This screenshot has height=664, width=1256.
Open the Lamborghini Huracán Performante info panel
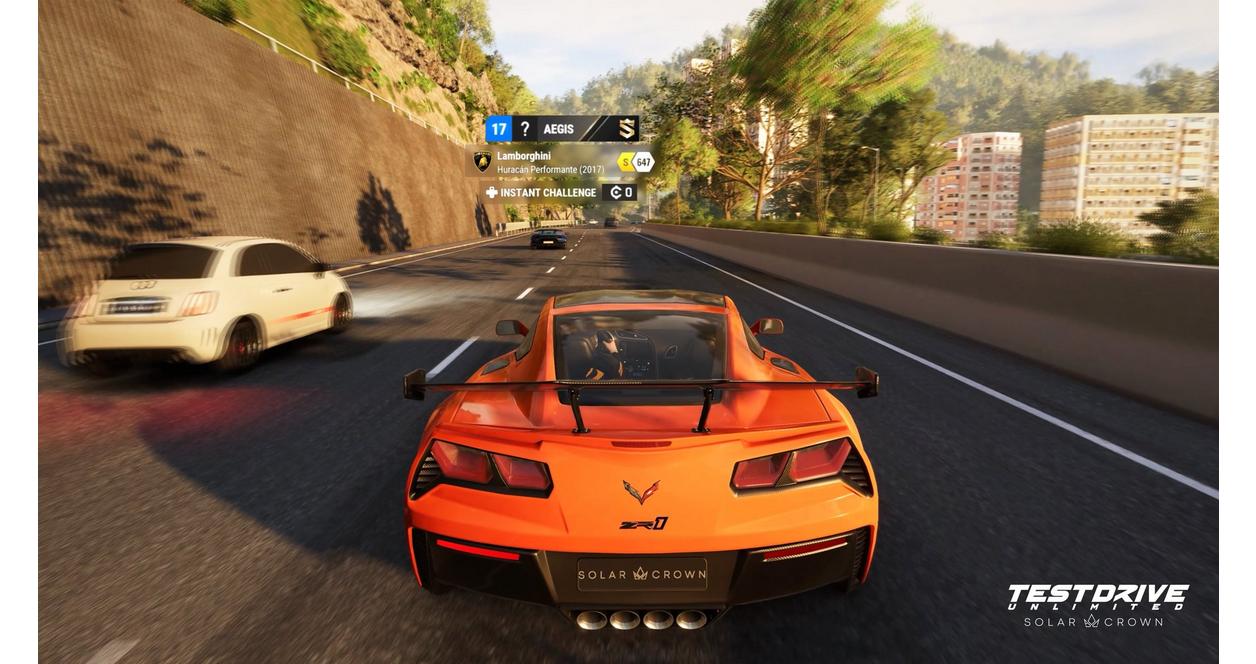550,162
